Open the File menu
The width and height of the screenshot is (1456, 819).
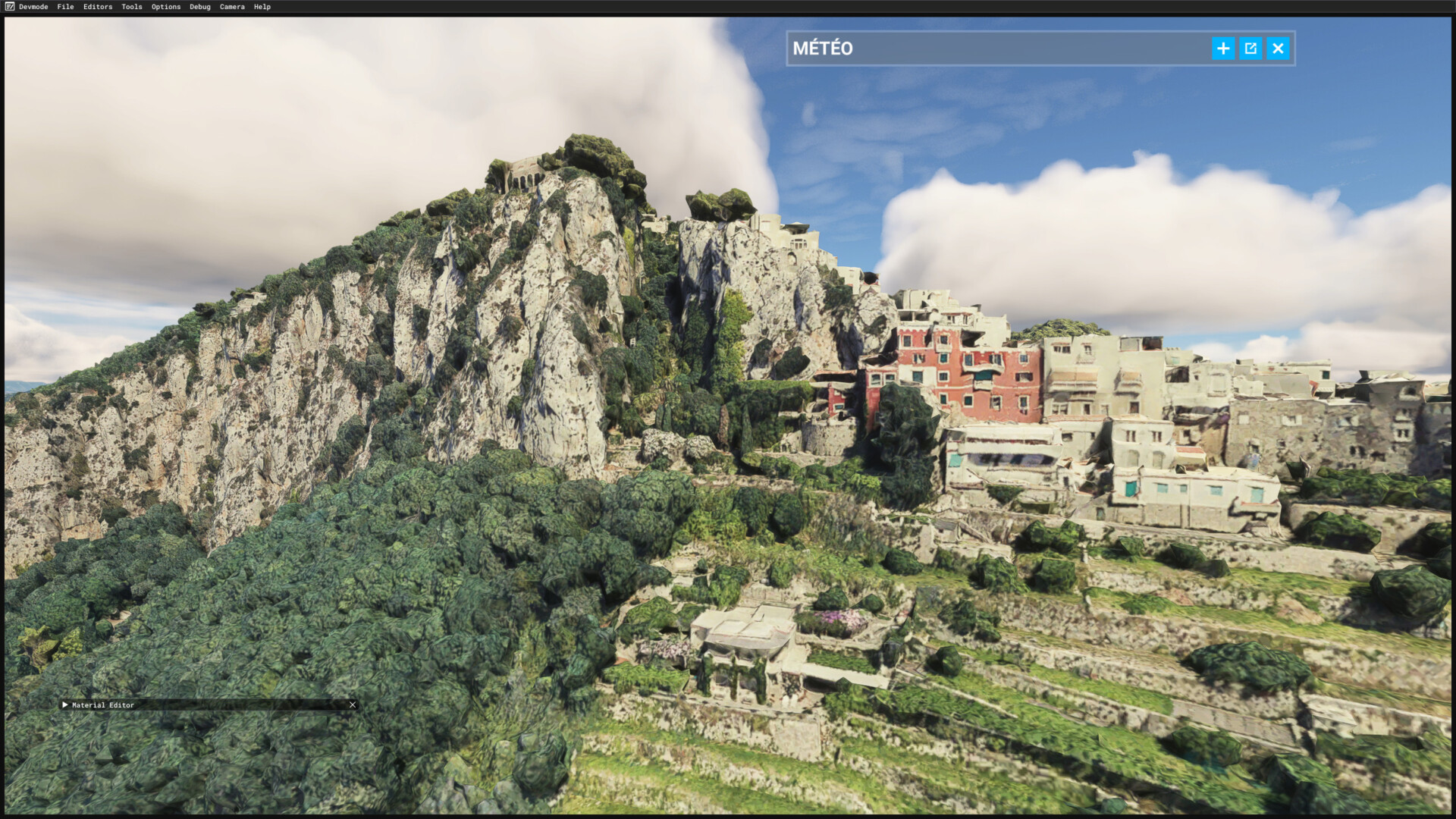[x=65, y=7]
